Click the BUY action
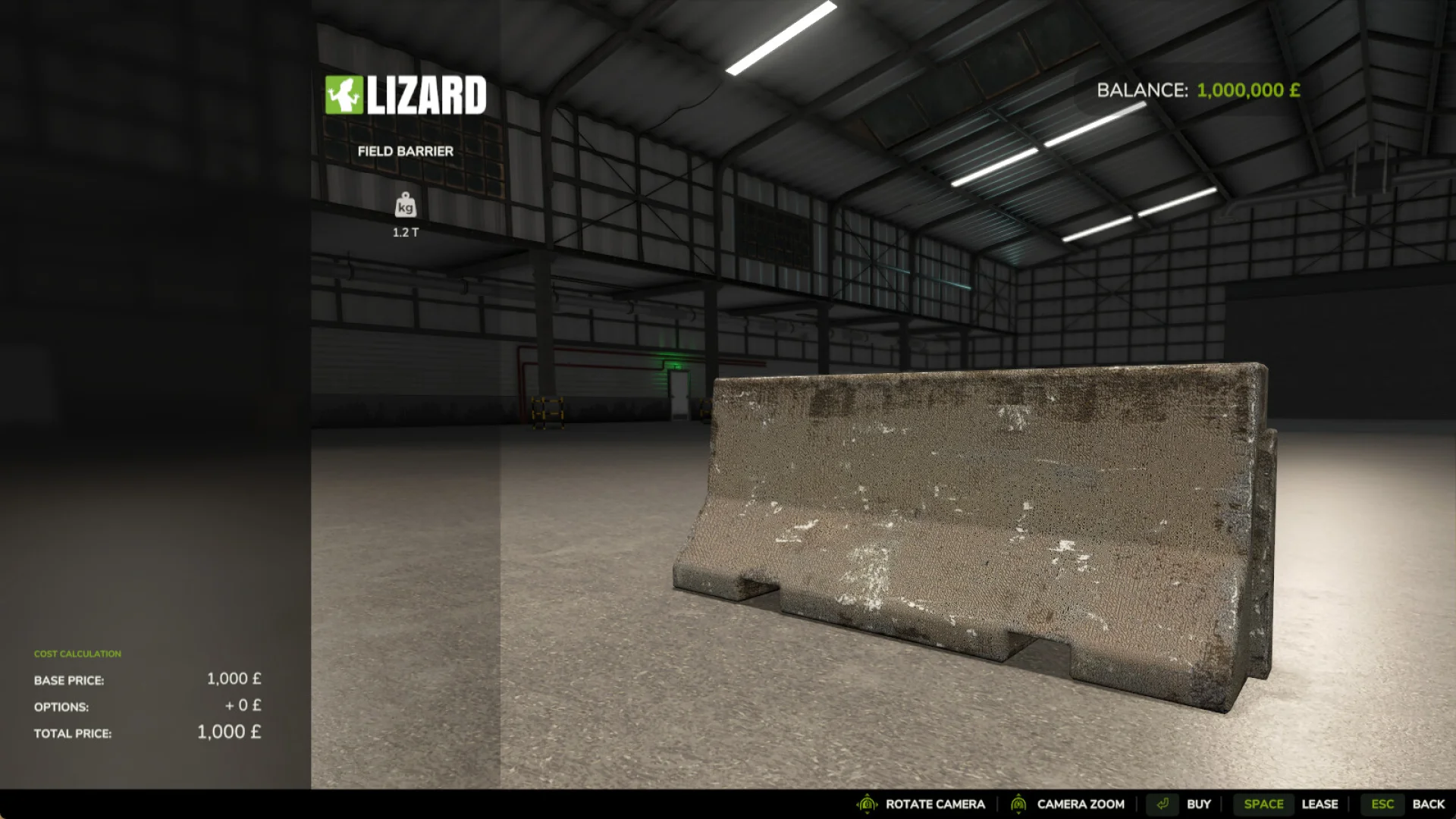Screen dimensions: 1456x819 click(1199, 804)
